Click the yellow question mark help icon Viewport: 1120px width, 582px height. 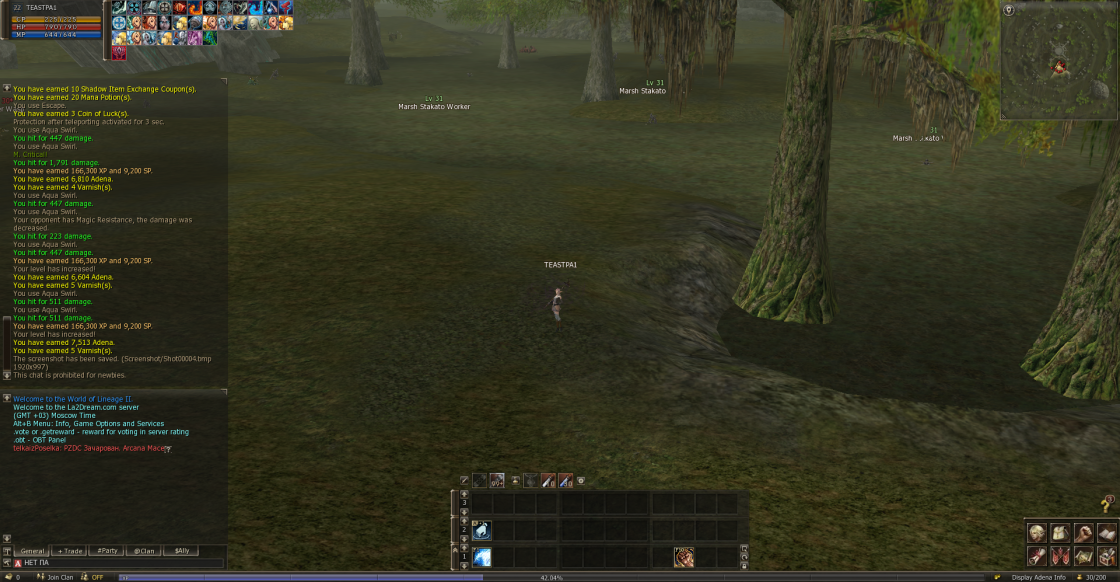[1106, 504]
